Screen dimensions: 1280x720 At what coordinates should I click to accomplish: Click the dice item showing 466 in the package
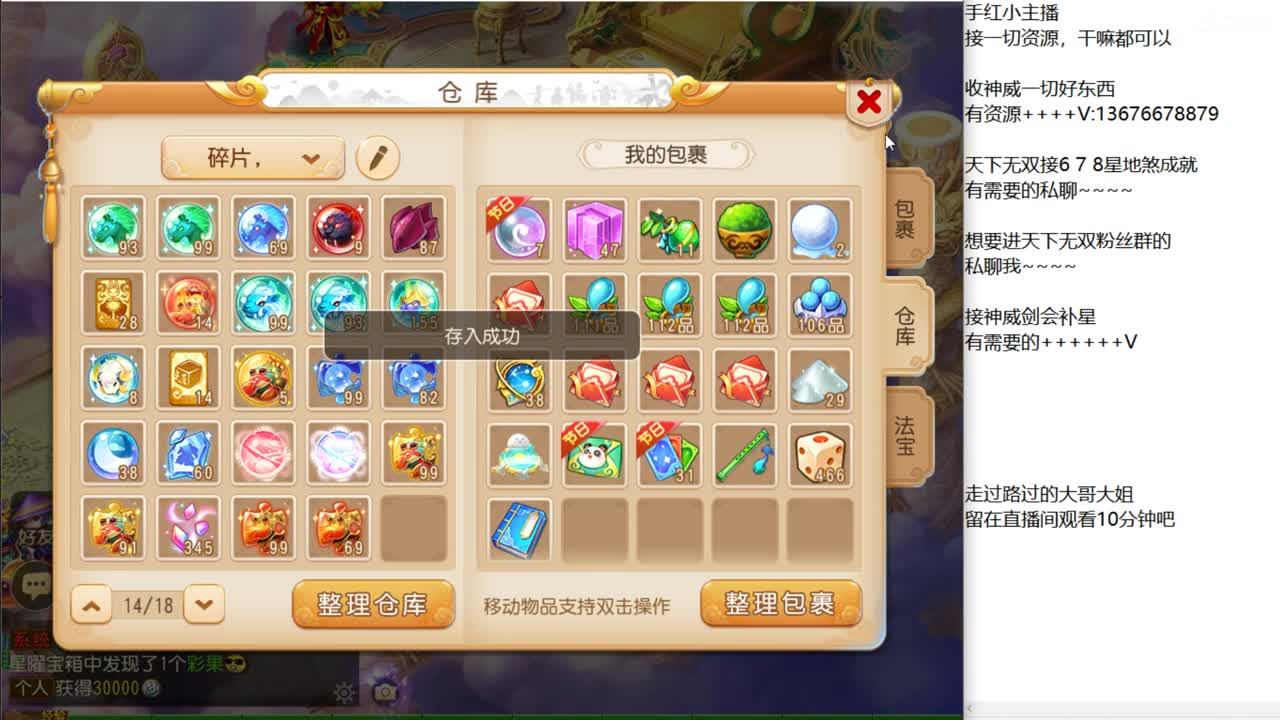[x=820, y=455]
